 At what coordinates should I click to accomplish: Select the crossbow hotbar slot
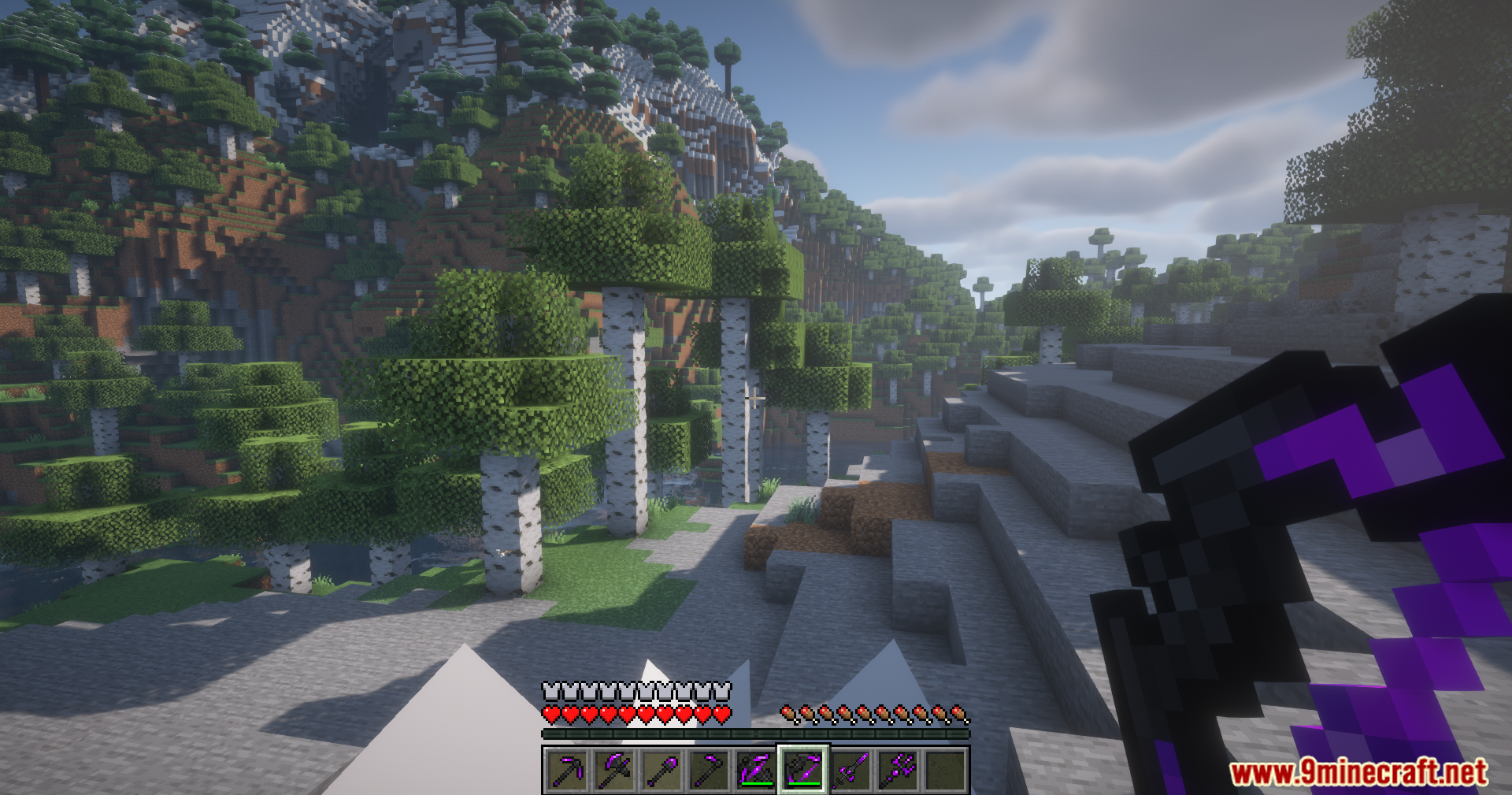click(756, 770)
